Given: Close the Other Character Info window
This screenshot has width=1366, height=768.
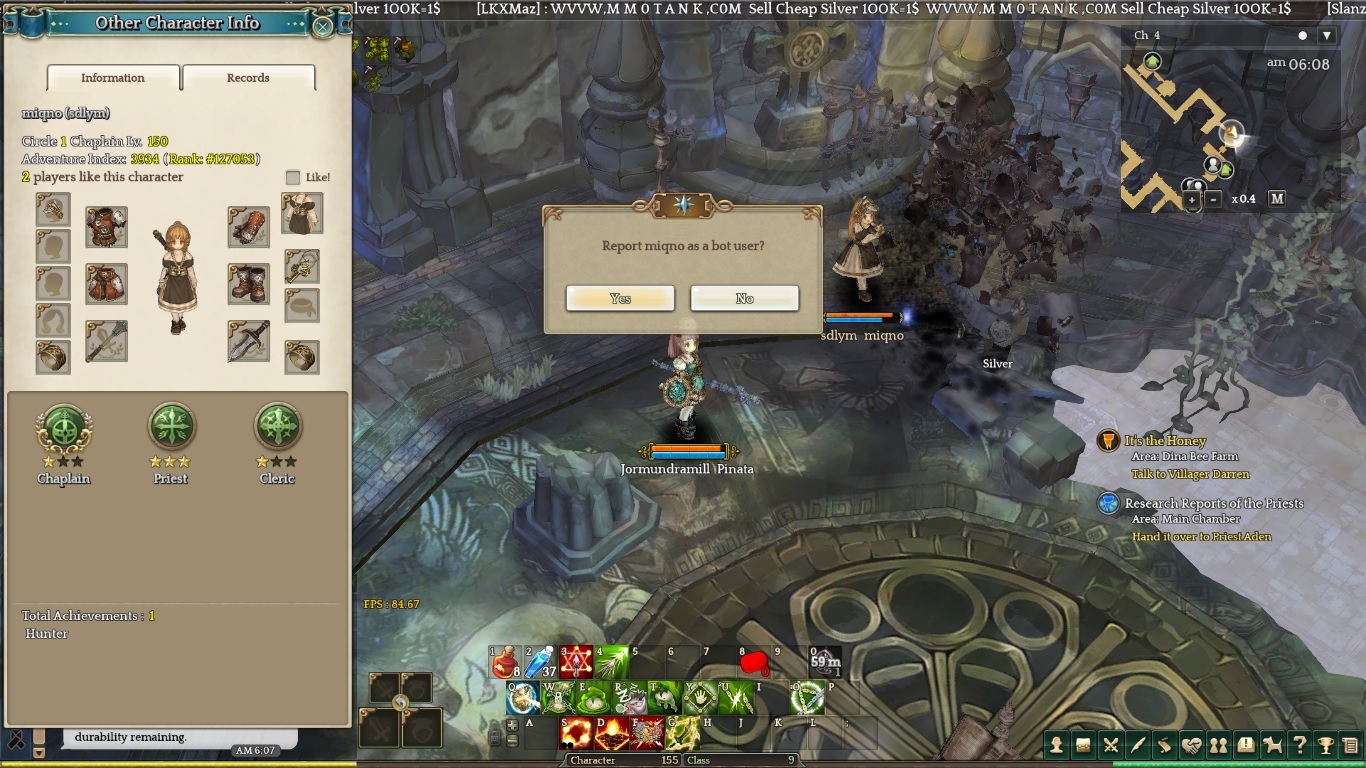Looking at the screenshot, I should (322, 26).
